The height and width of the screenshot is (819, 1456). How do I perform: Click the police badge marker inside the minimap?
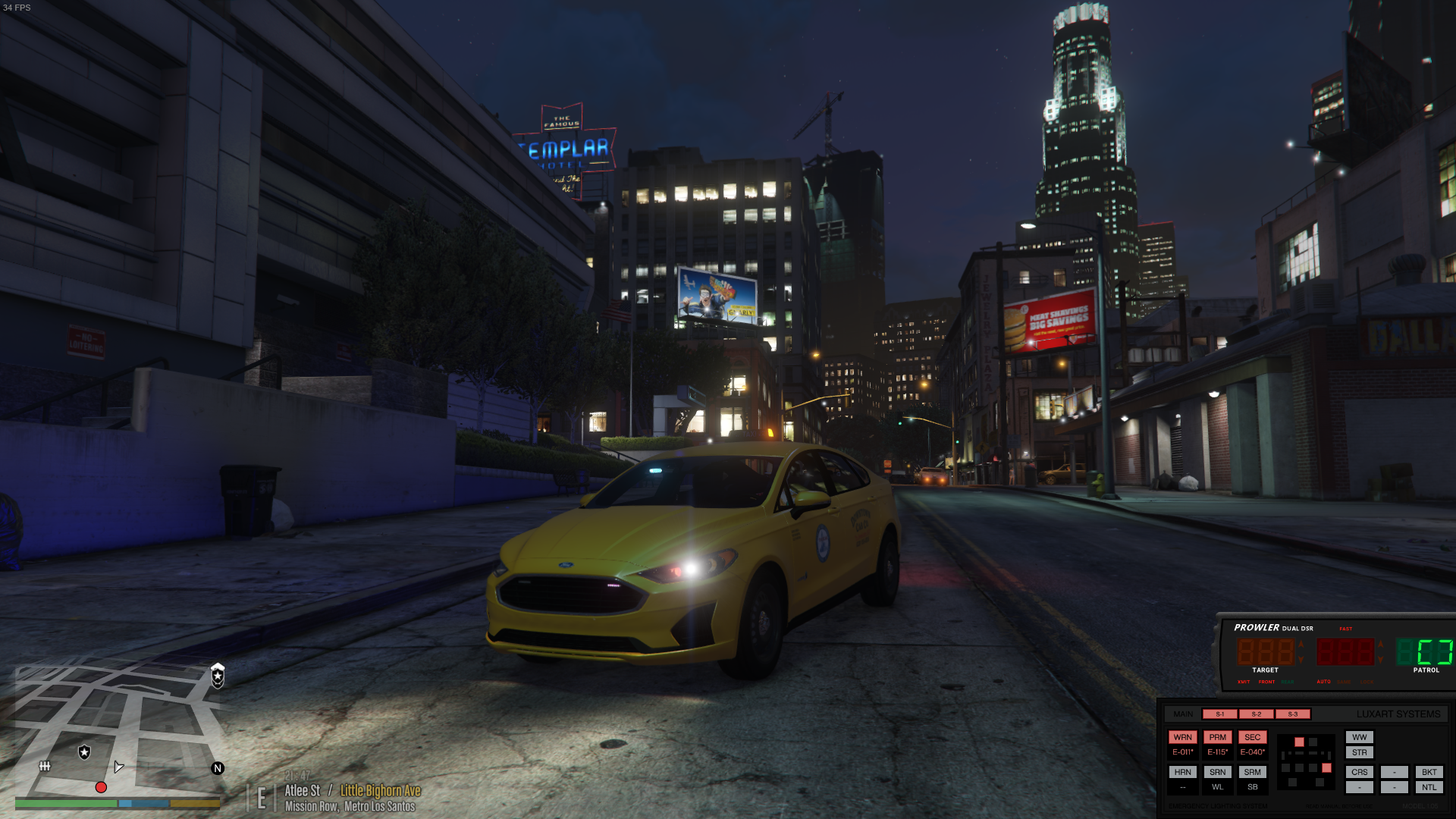pyautogui.click(x=84, y=752)
